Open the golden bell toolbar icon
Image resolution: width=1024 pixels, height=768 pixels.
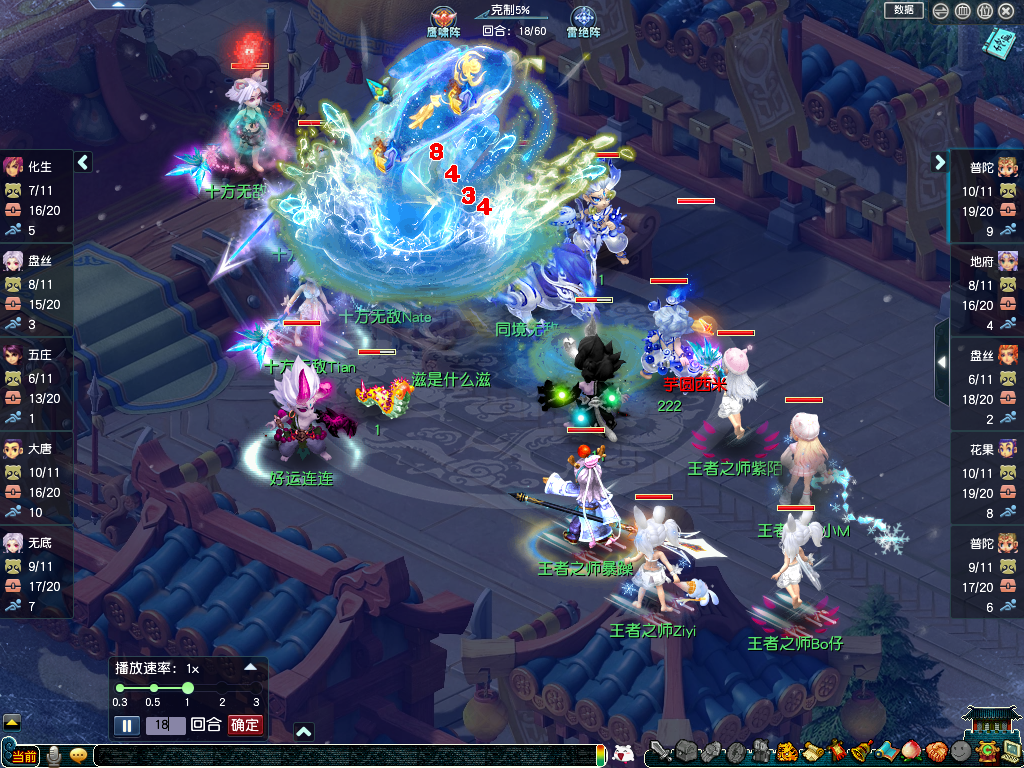click(862, 752)
